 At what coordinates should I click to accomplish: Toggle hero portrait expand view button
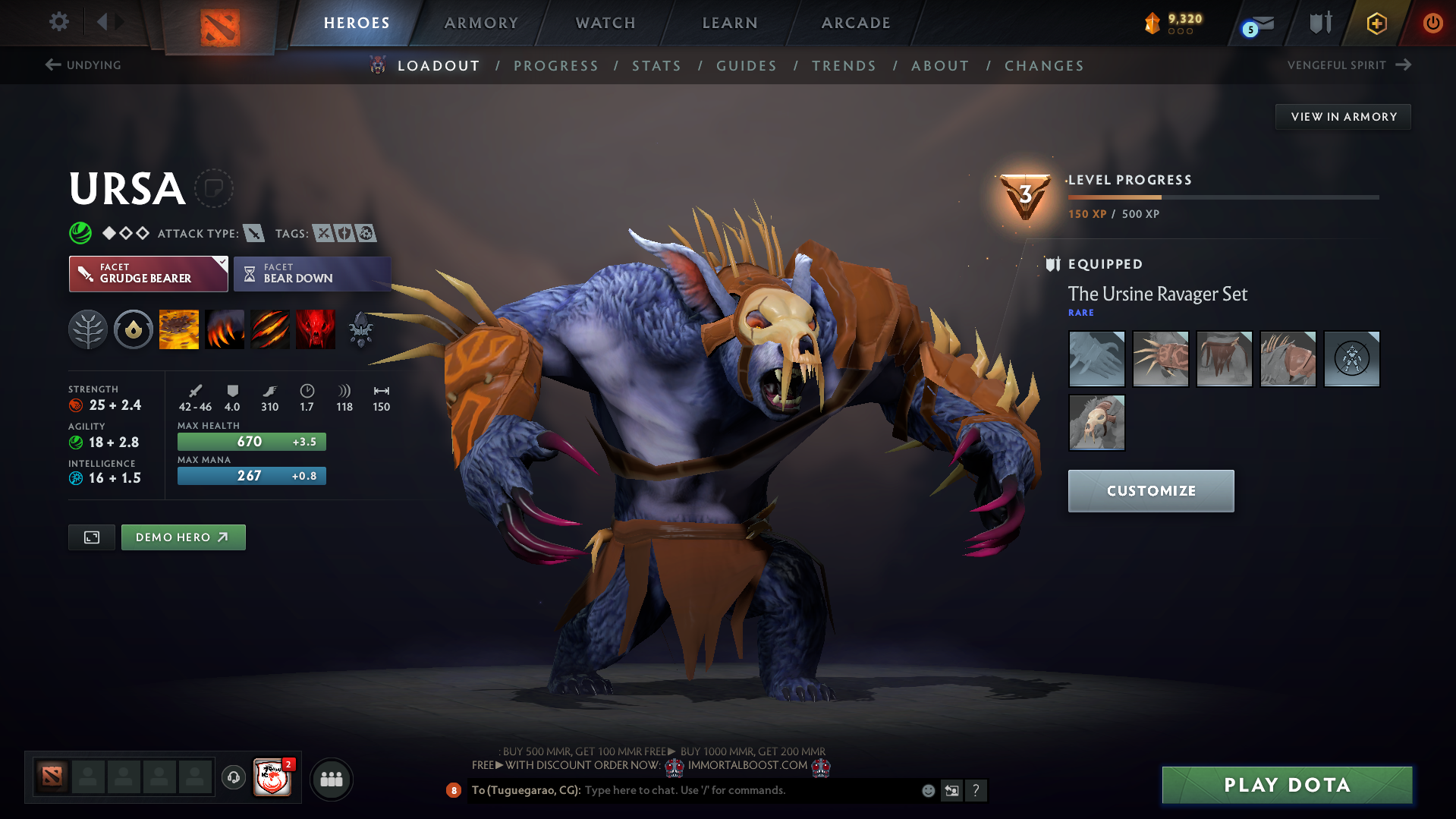point(91,537)
